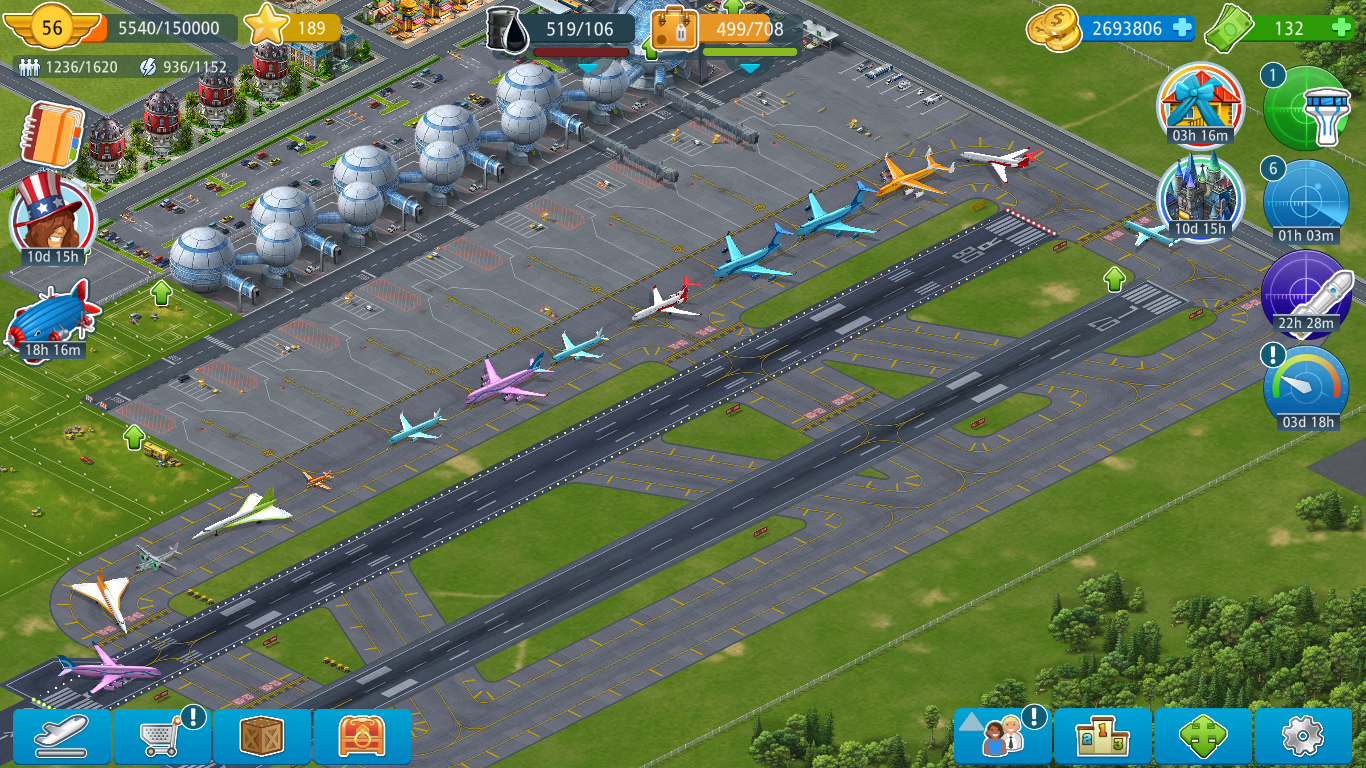Open the flights airplane button

pos(62,737)
